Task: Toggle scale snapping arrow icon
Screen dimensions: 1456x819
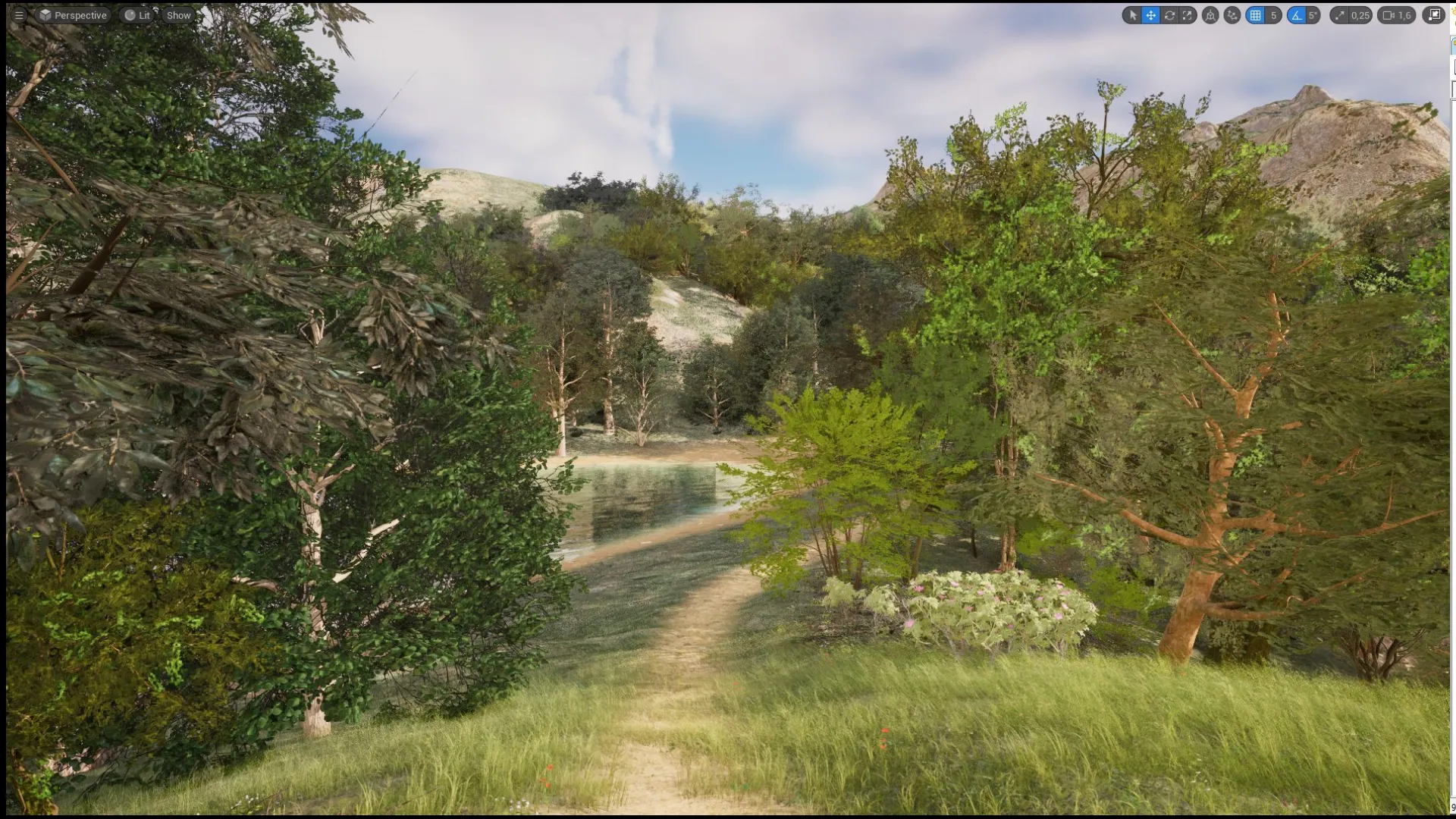Action: click(x=1340, y=15)
